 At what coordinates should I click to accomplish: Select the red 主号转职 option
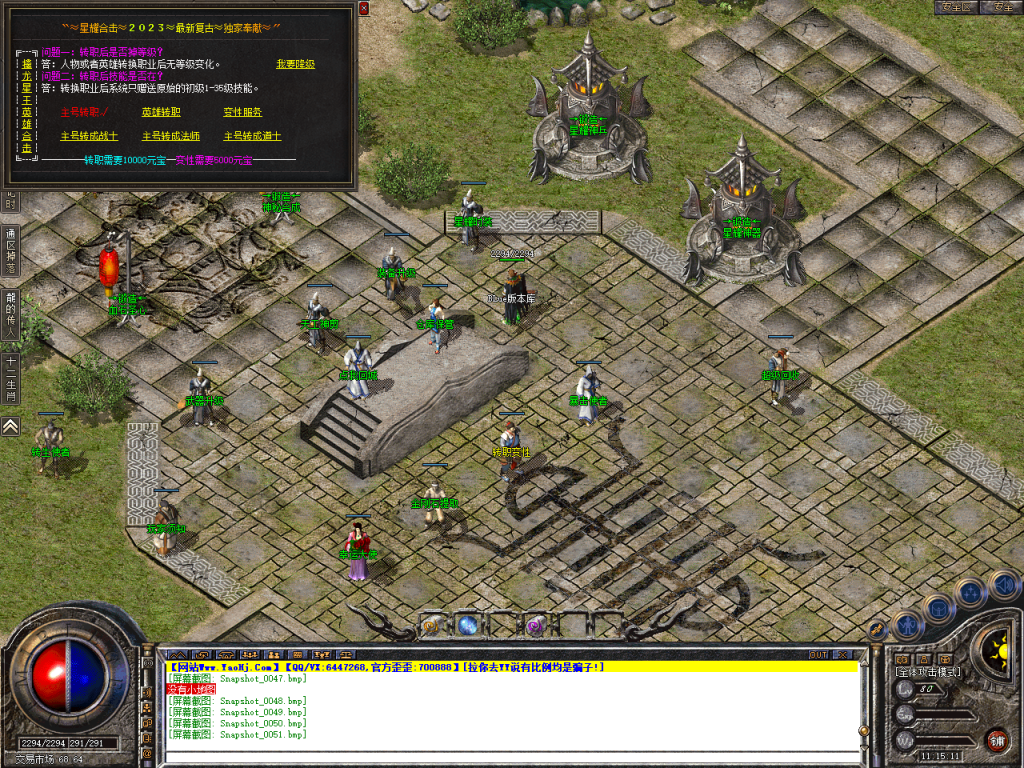[84, 112]
